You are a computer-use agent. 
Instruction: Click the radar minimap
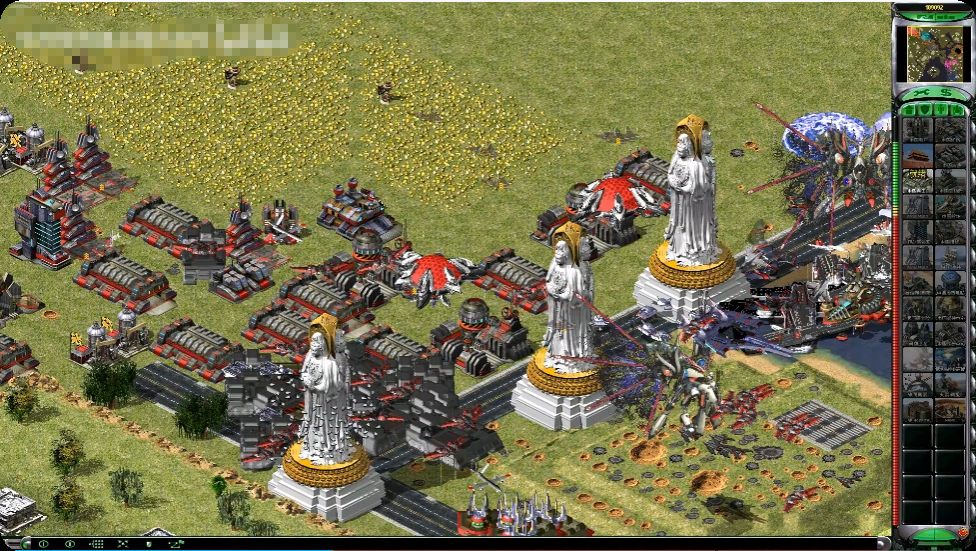(932, 53)
